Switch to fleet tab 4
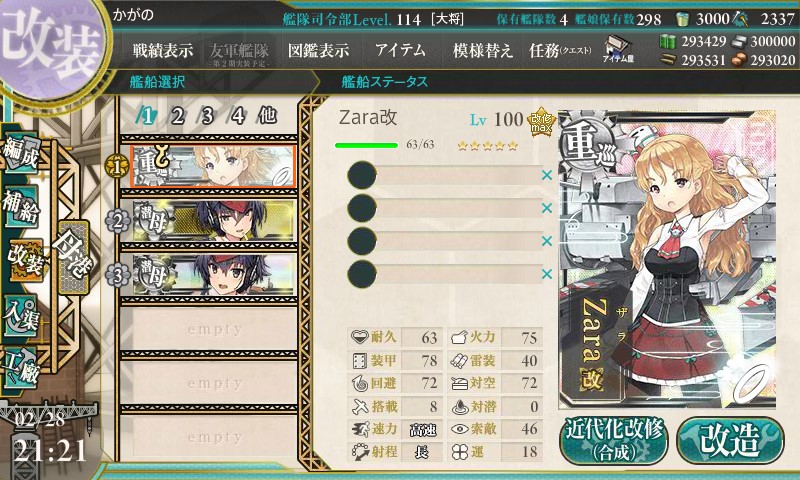The image size is (800, 480). (237, 115)
